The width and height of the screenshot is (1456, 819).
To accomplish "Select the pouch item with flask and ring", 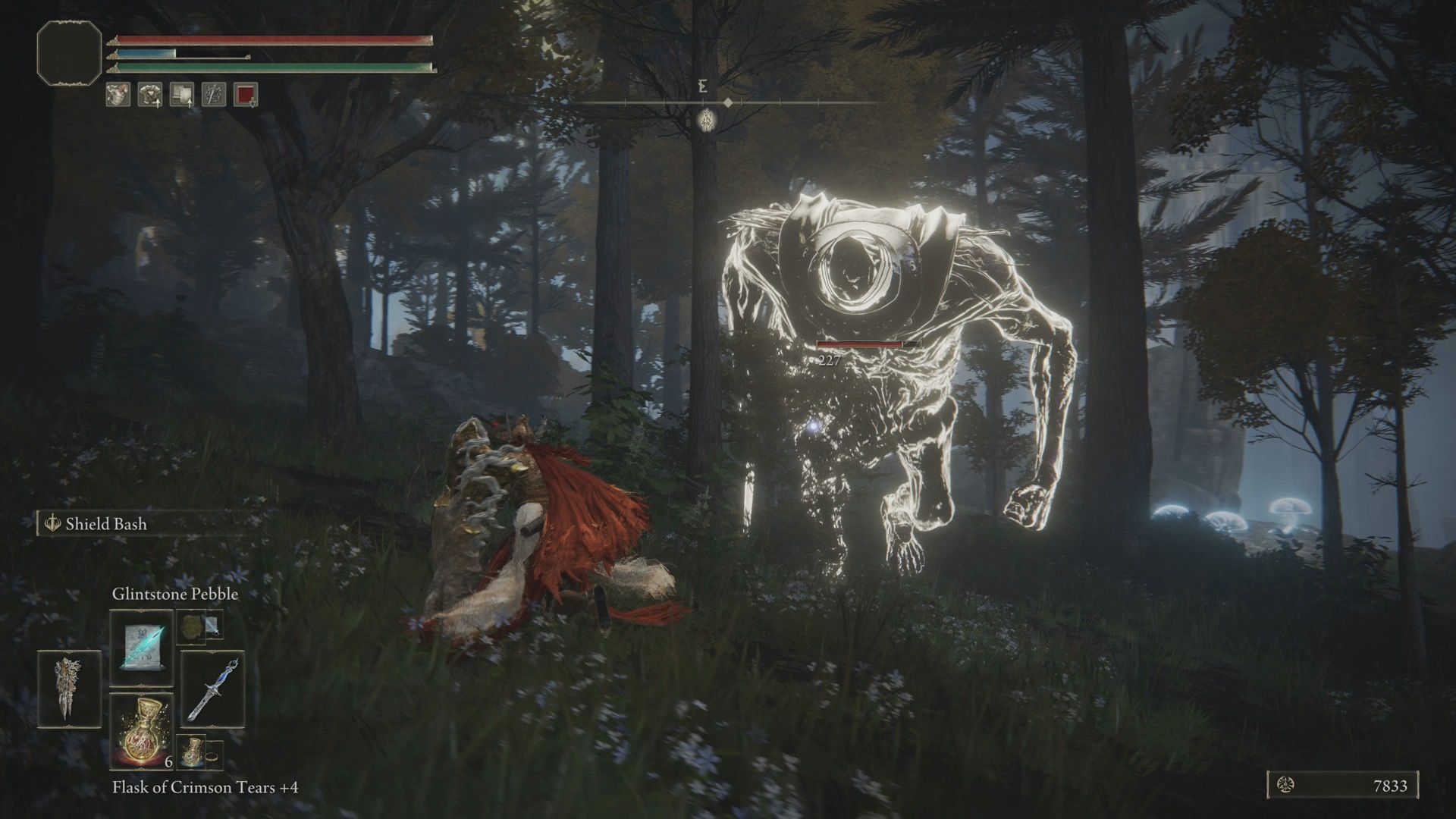I will [x=199, y=752].
